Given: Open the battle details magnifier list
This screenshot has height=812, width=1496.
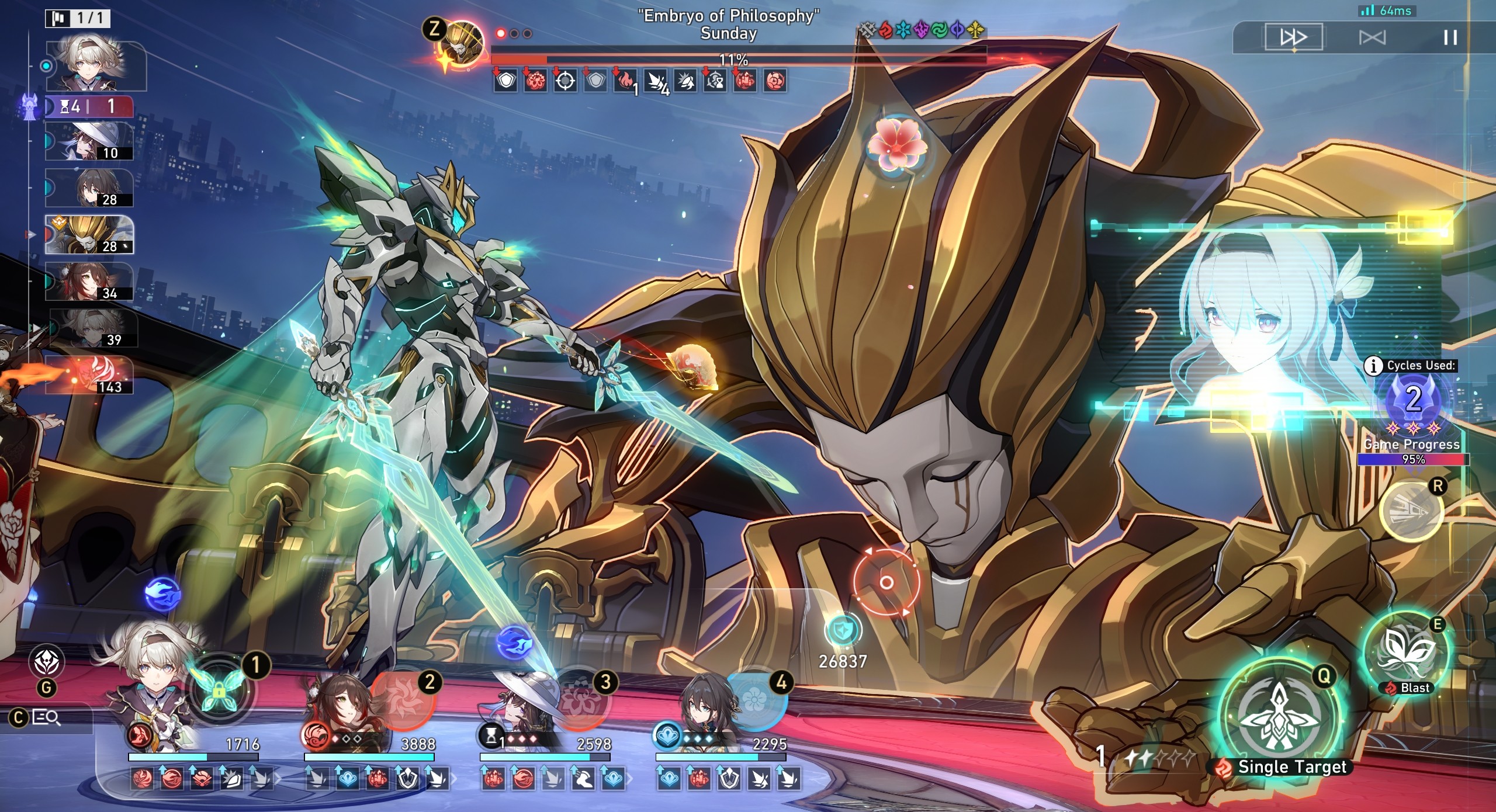Looking at the screenshot, I should (x=47, y=717).
